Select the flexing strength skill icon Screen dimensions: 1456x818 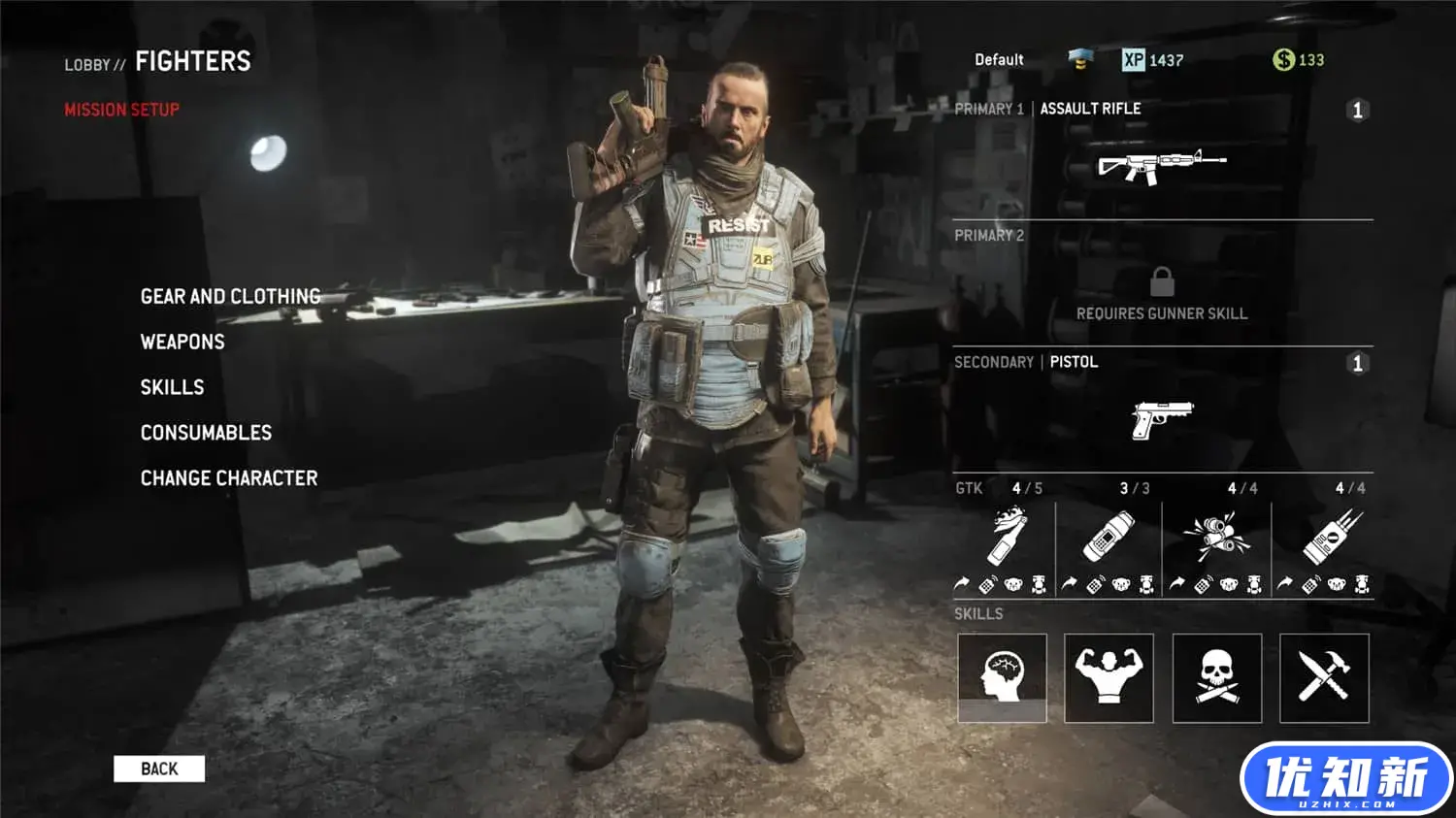point(1109,677)
